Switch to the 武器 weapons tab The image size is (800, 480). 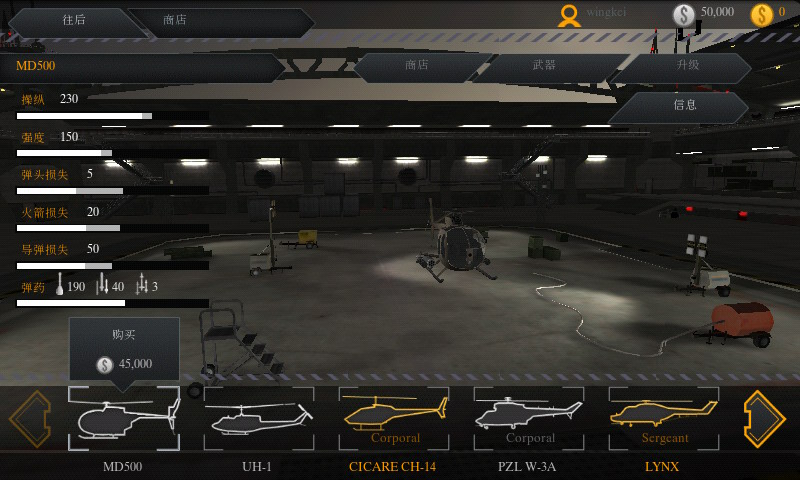coord(544,66)
